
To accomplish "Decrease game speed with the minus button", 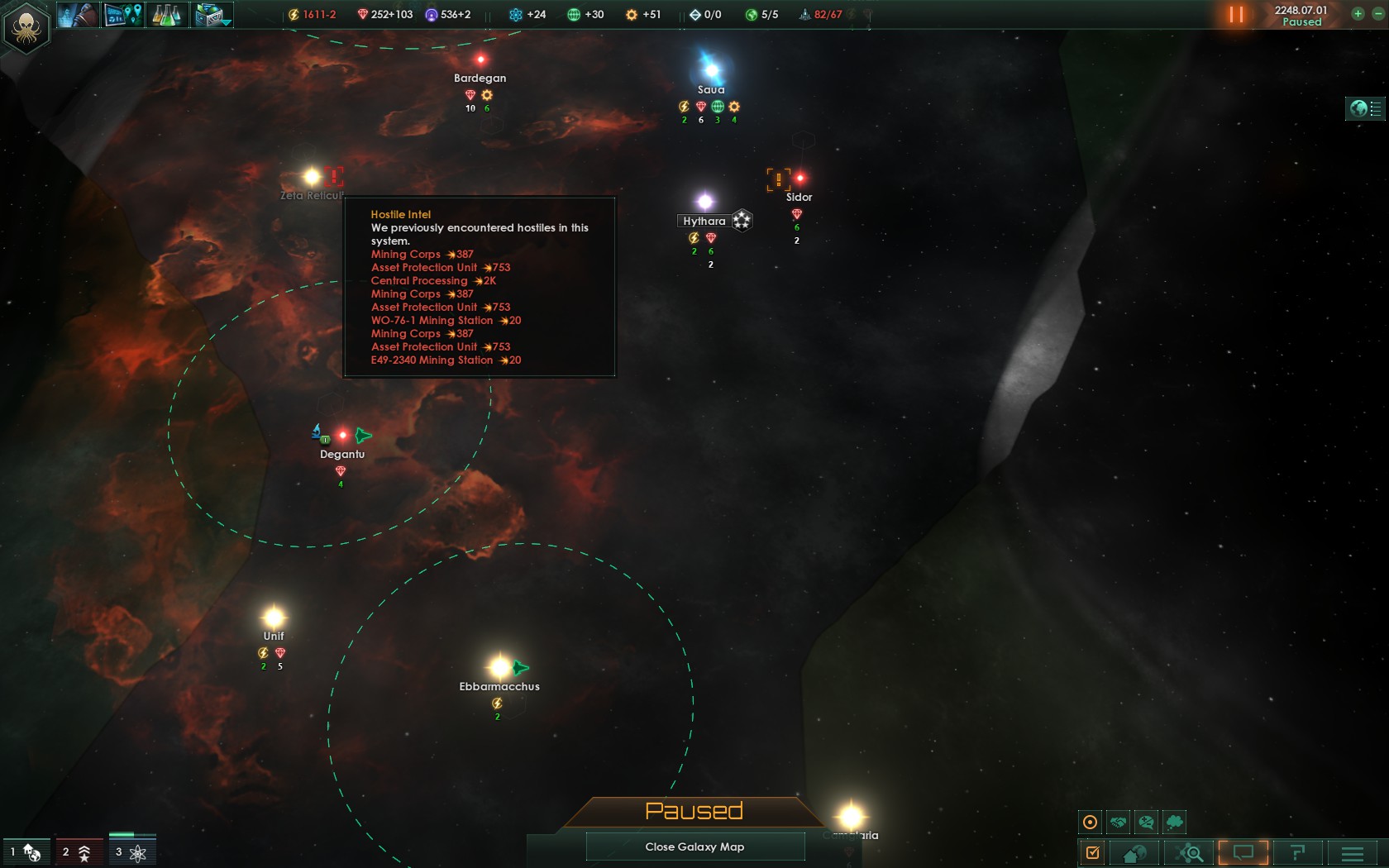I will (x=1377, y=14).
